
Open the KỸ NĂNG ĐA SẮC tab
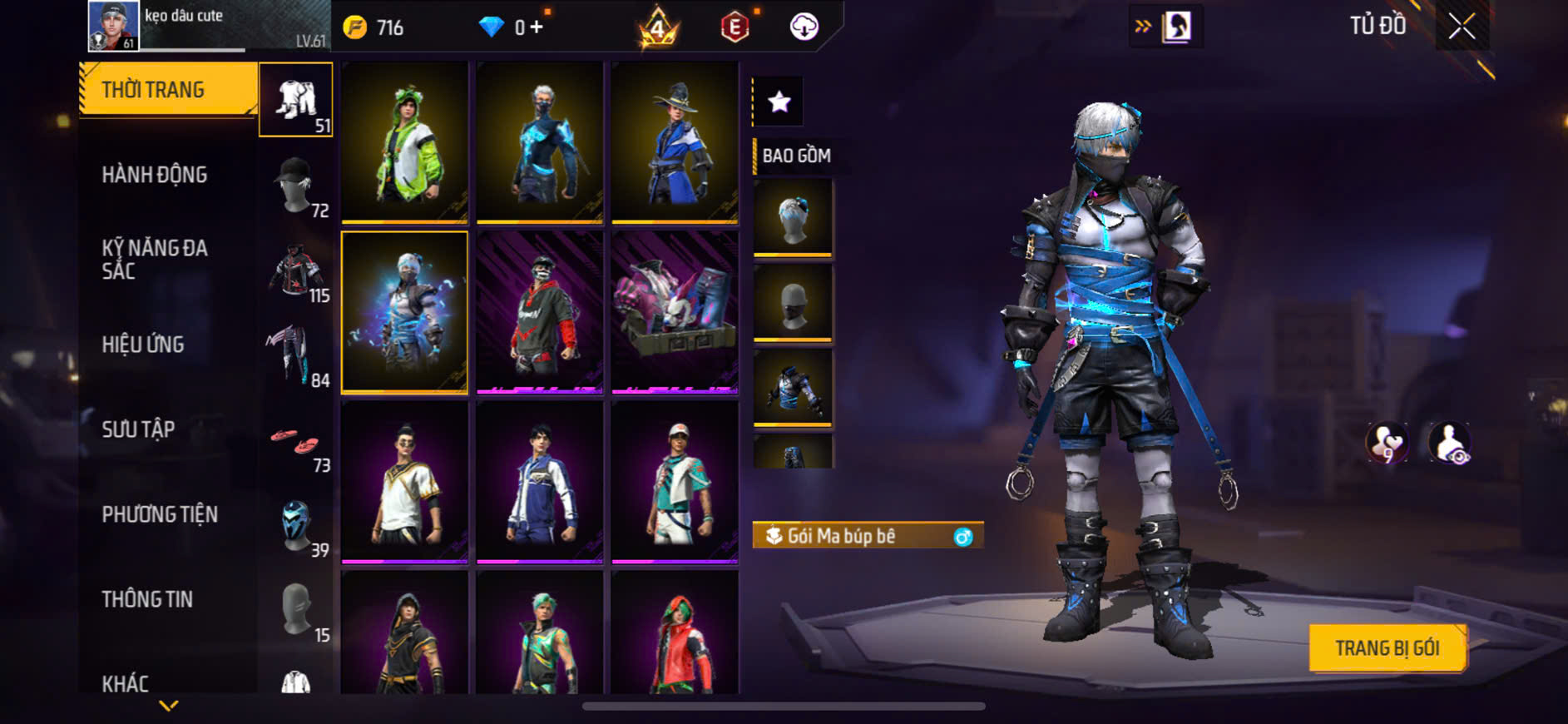click(x=155, y=259)
